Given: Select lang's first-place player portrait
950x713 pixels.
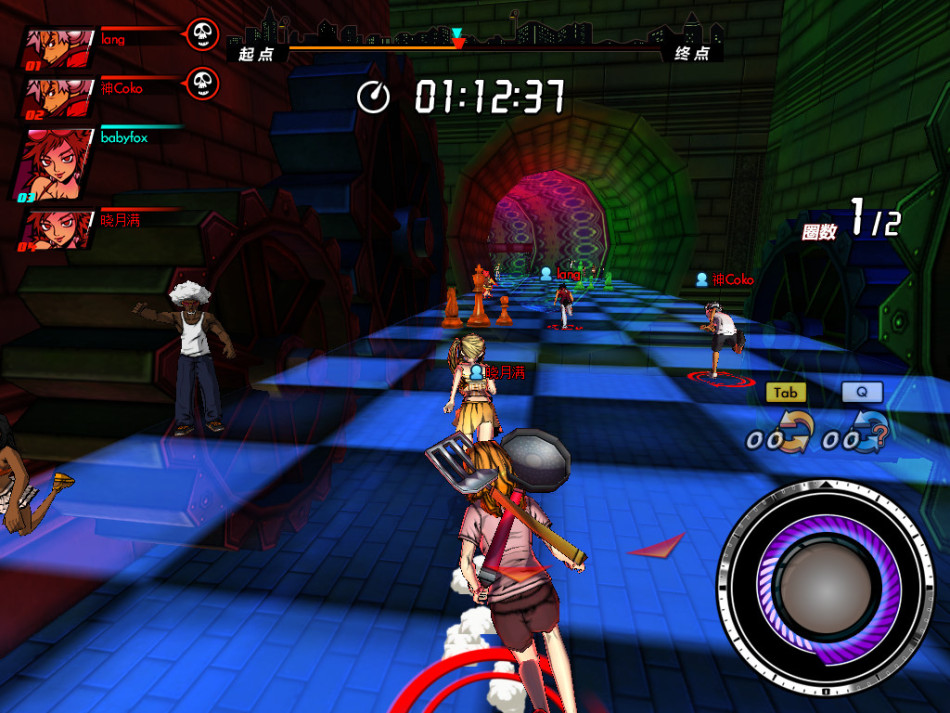Looking at the screenshot, I should (x=58, y=48).
